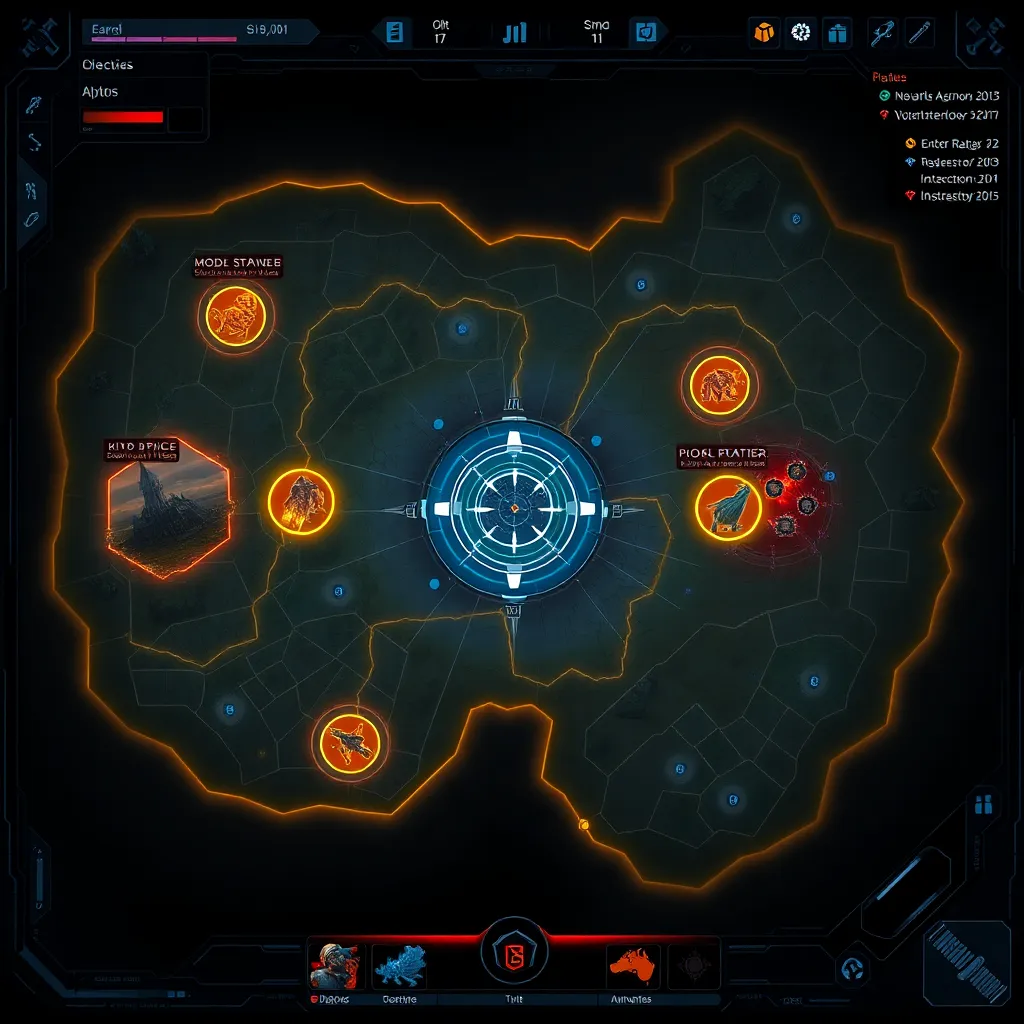Open the orange beast icon in bottom bar
Image resolution: width=1024 pixels, height=1024 pixels.
[x=633, y=966]
